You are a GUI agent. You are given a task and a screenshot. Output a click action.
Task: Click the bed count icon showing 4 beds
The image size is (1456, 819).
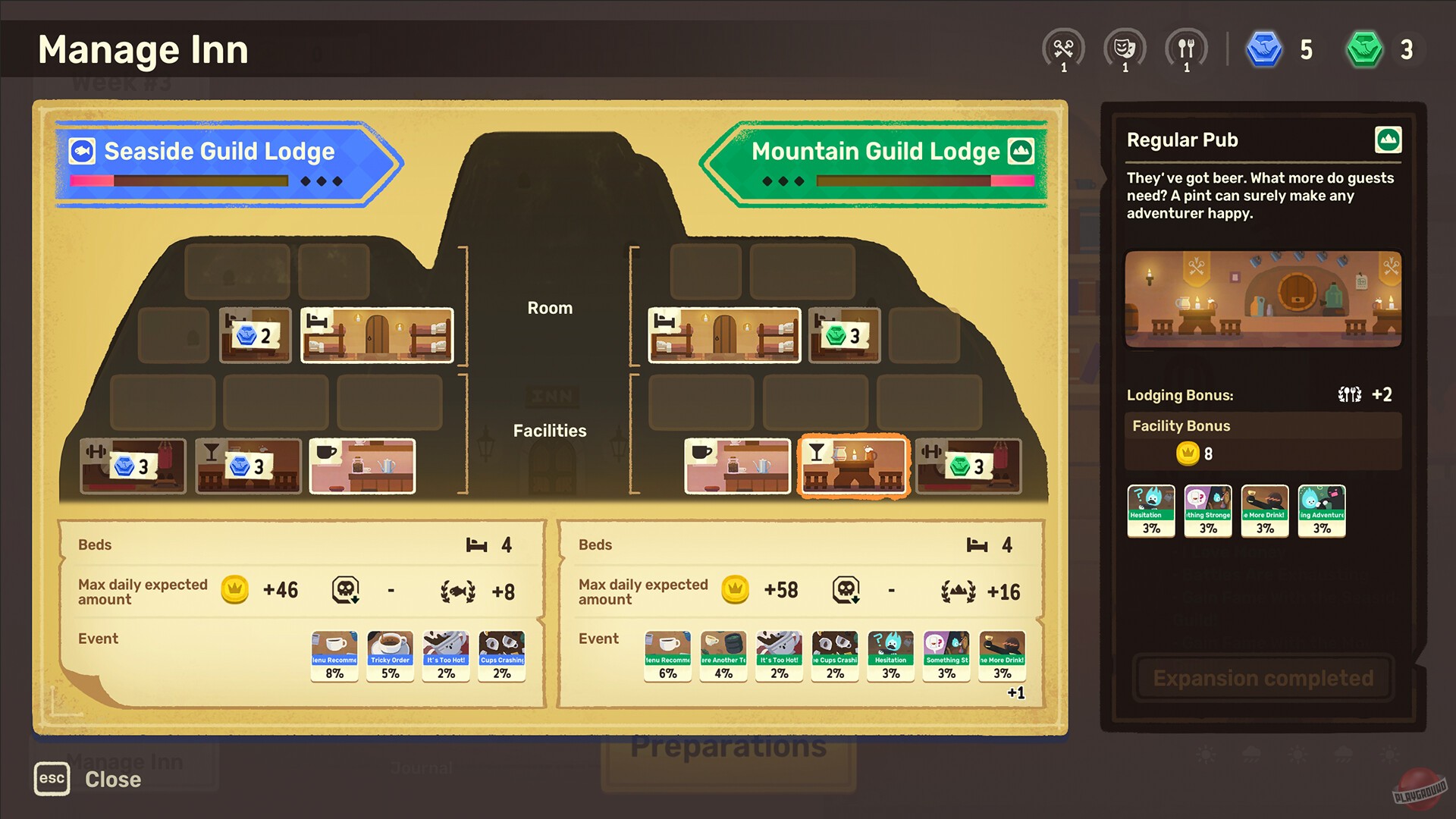coord(478,544)
